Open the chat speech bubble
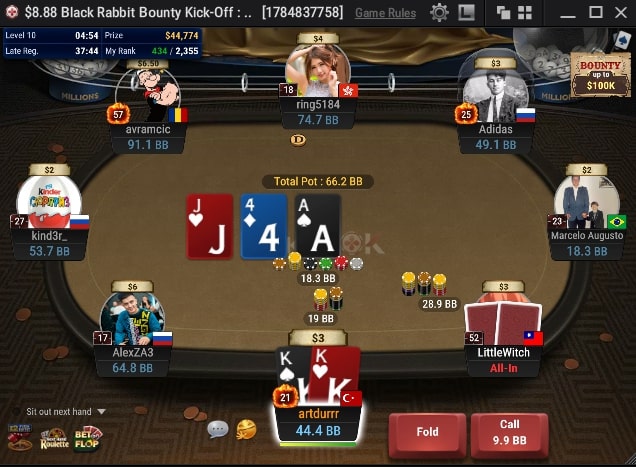The height and width of the screenshot is (467, 636). pyautogui.click(x=217, y=429)
